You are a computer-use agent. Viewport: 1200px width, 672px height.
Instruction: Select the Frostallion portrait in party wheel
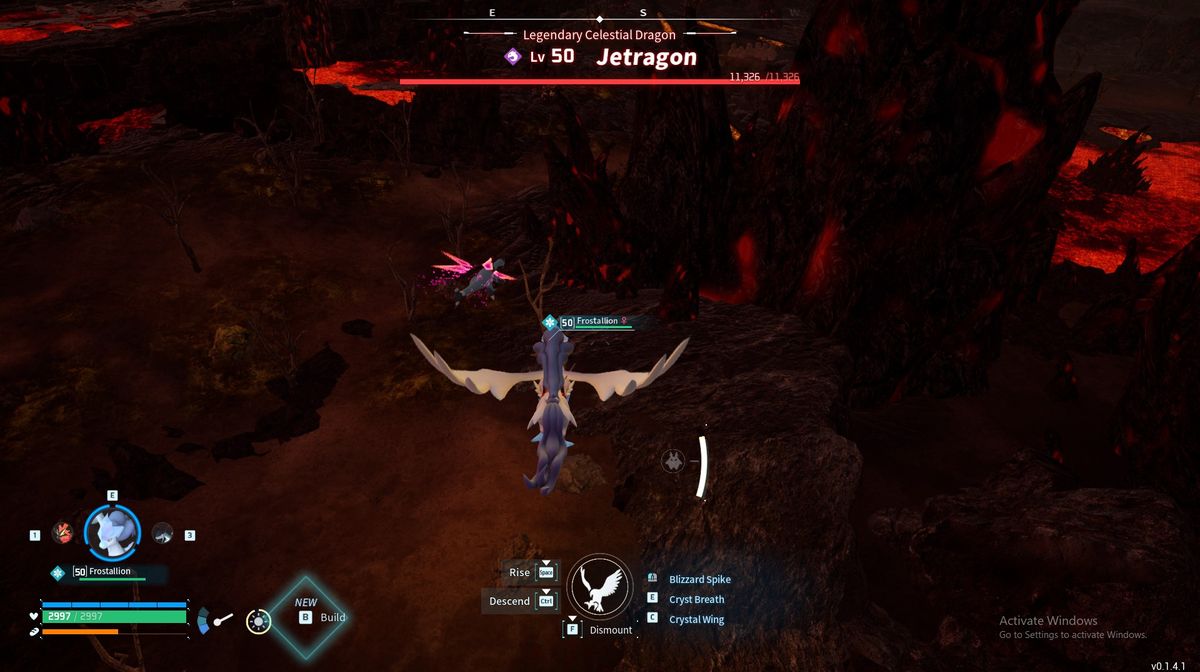coord(112,532)
